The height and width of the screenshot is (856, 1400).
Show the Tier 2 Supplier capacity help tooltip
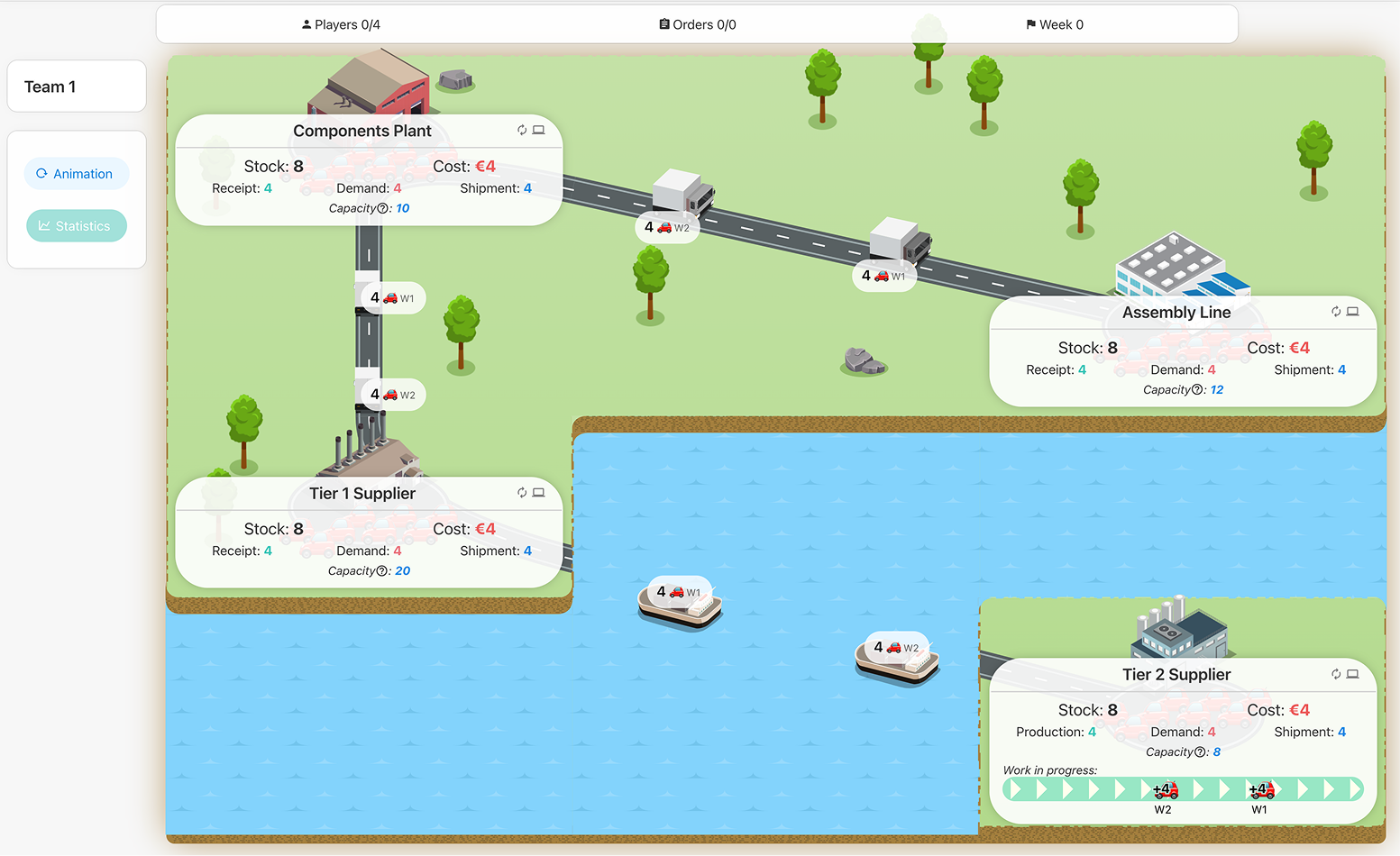pos(1200,752)
